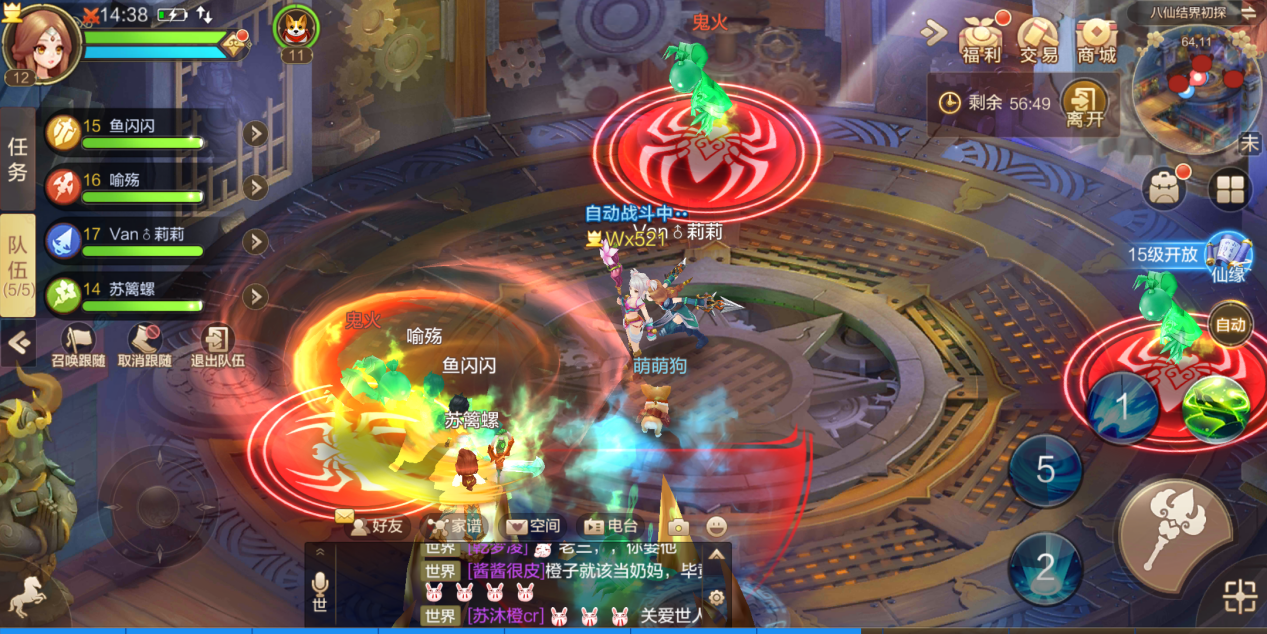Image resolution: width=1267 pixels, height=634 pixels.
Task: Open the 福利 welfare menu
Action: point(980,40)
